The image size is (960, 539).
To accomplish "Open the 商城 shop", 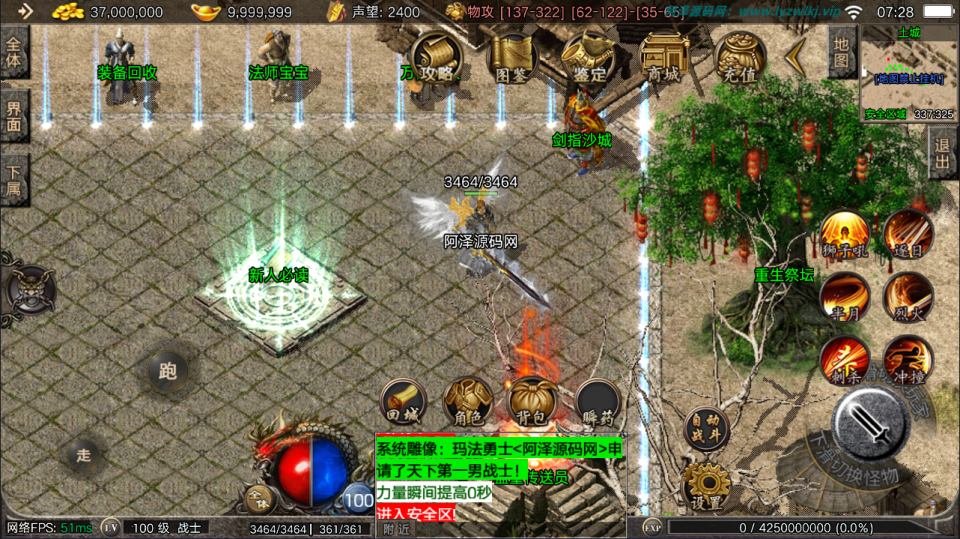I will pyautogui.click(x=662, y=56).
